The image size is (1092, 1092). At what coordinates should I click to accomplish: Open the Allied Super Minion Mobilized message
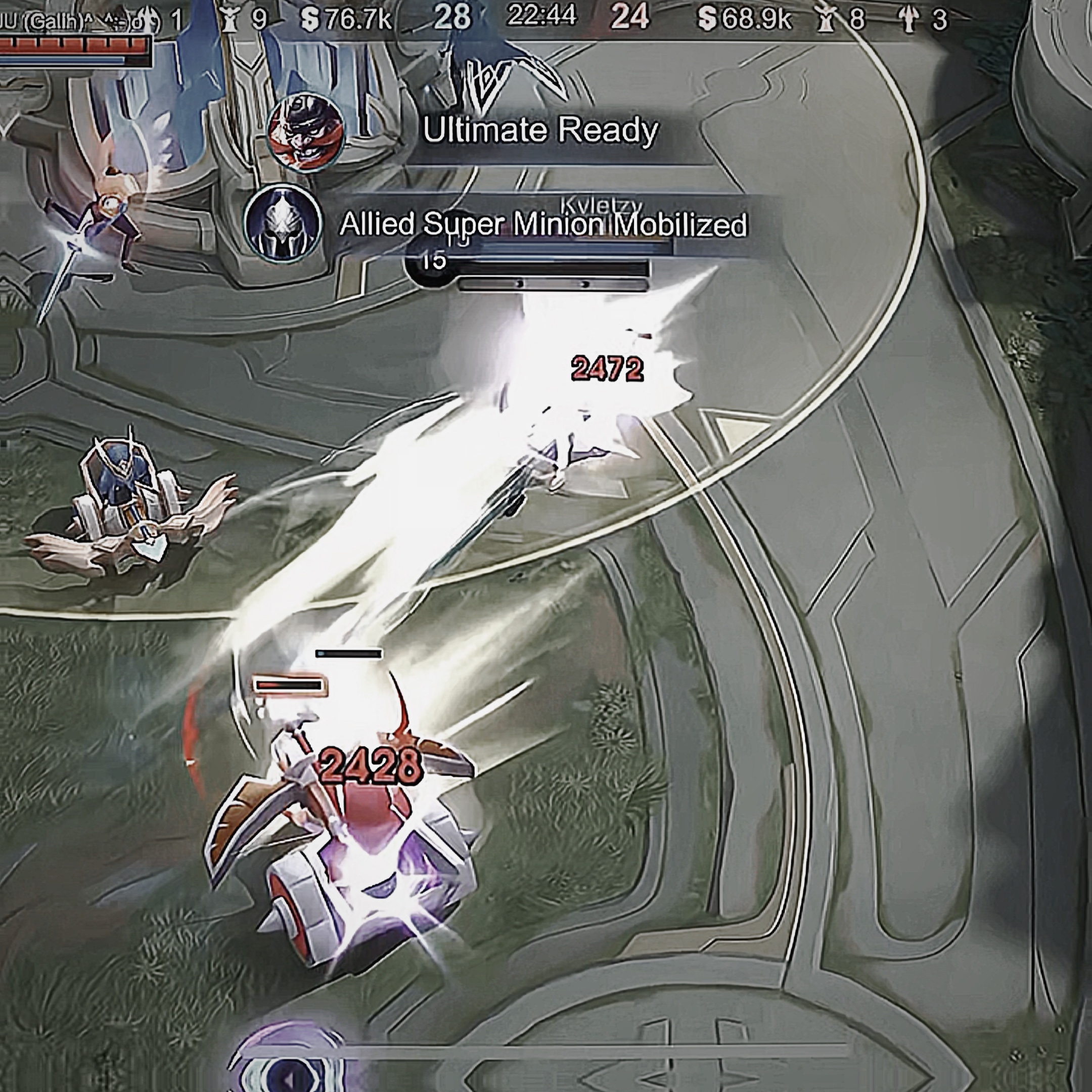click(542, 224)
